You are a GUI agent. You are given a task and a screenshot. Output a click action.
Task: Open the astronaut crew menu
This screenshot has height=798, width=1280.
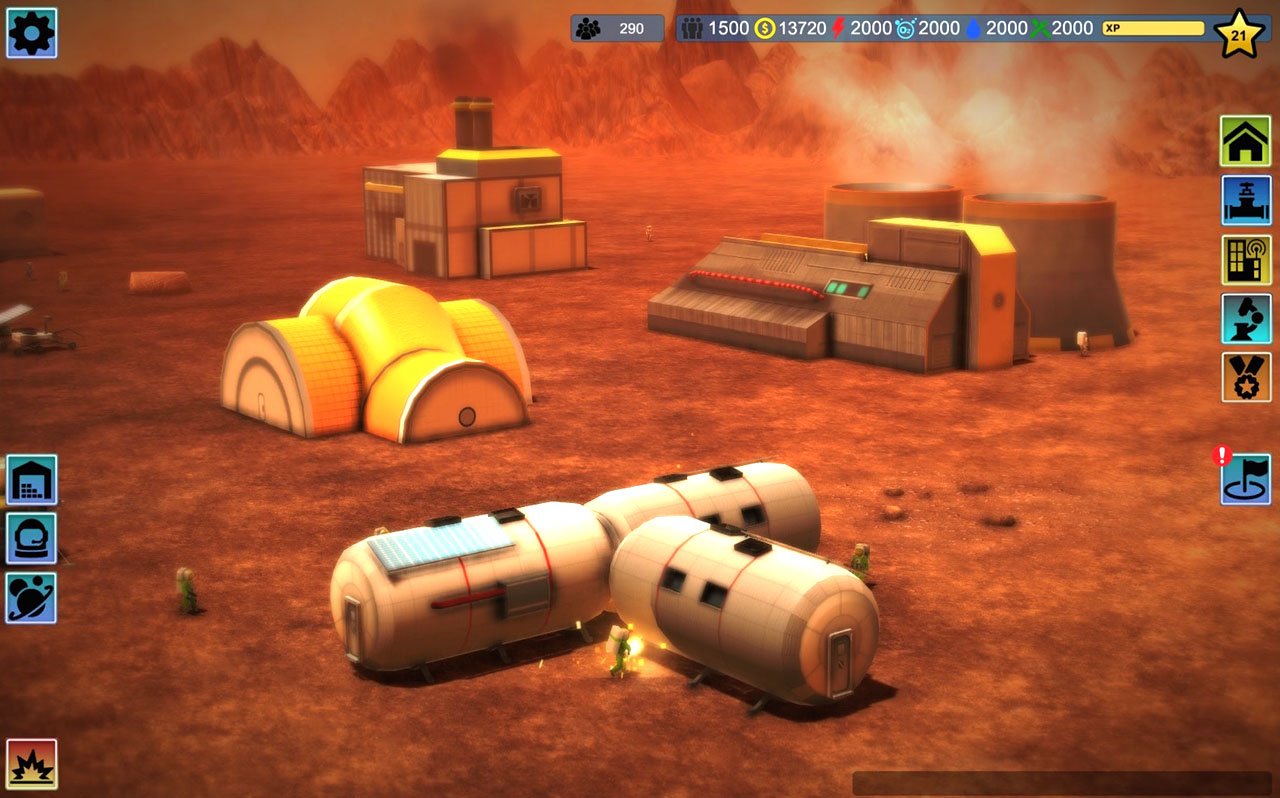32,538
